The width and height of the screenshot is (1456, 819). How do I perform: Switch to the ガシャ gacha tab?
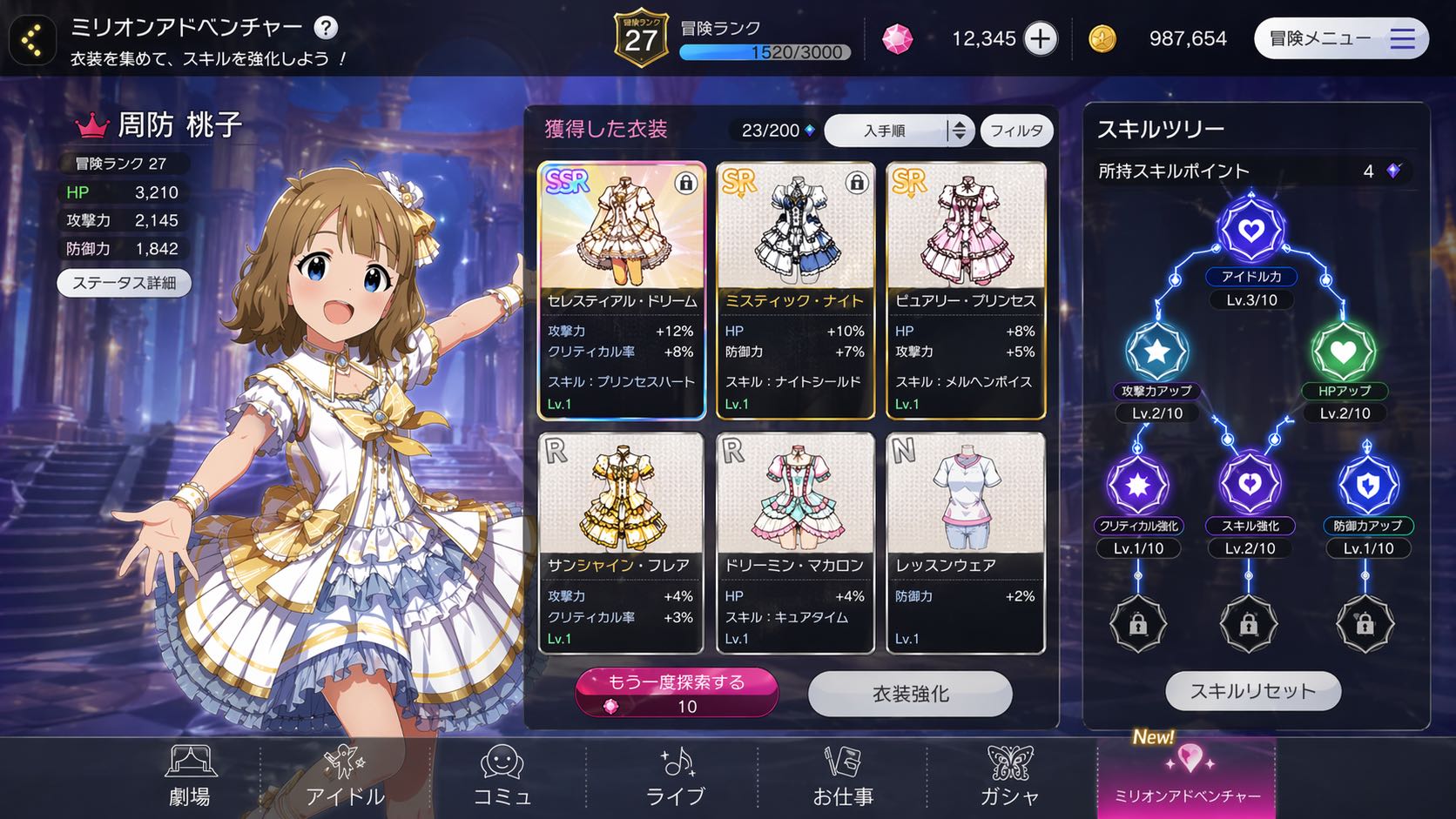(x=1010, y=776)
